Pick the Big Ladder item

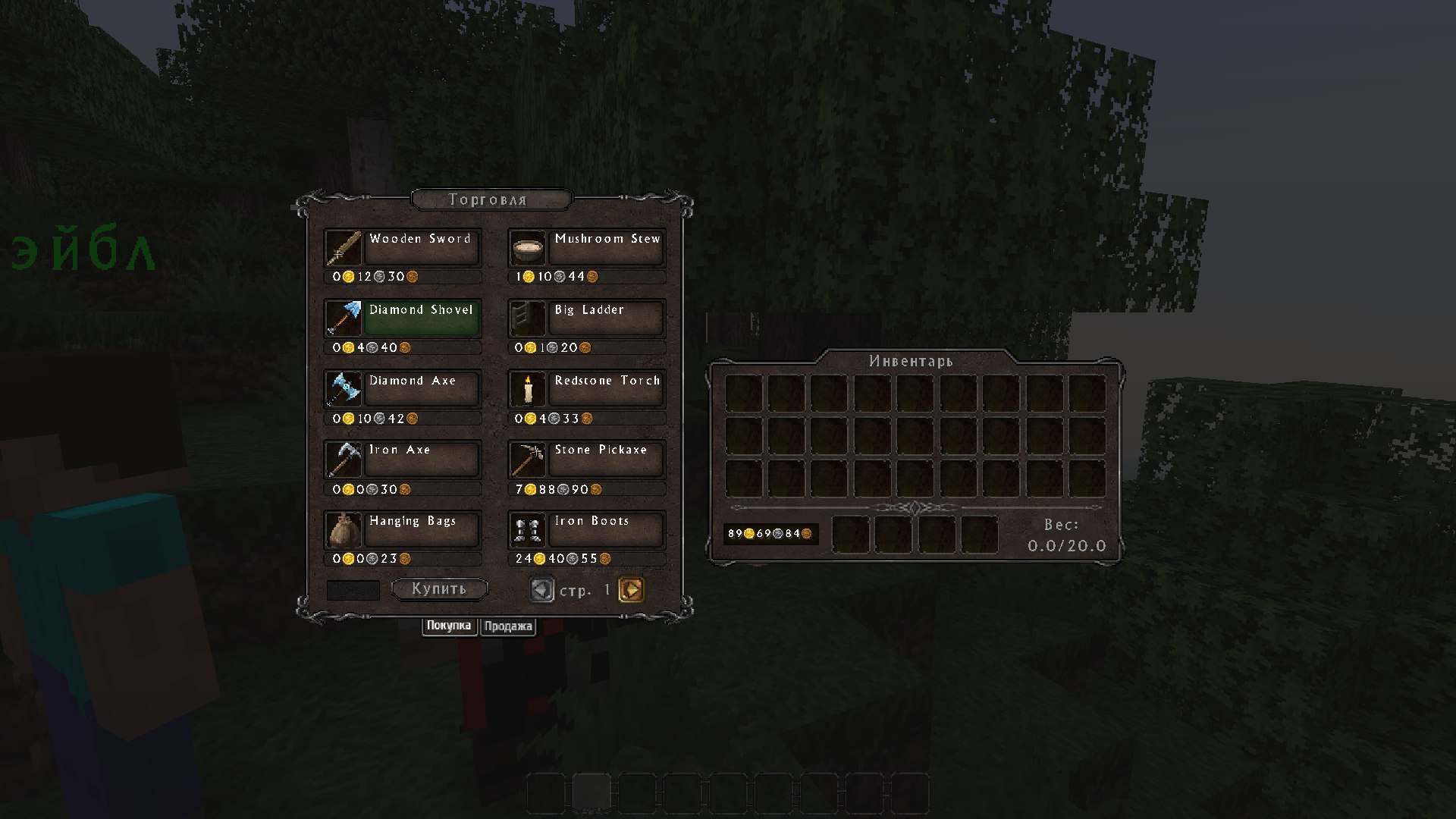click(x=606, y=319)
